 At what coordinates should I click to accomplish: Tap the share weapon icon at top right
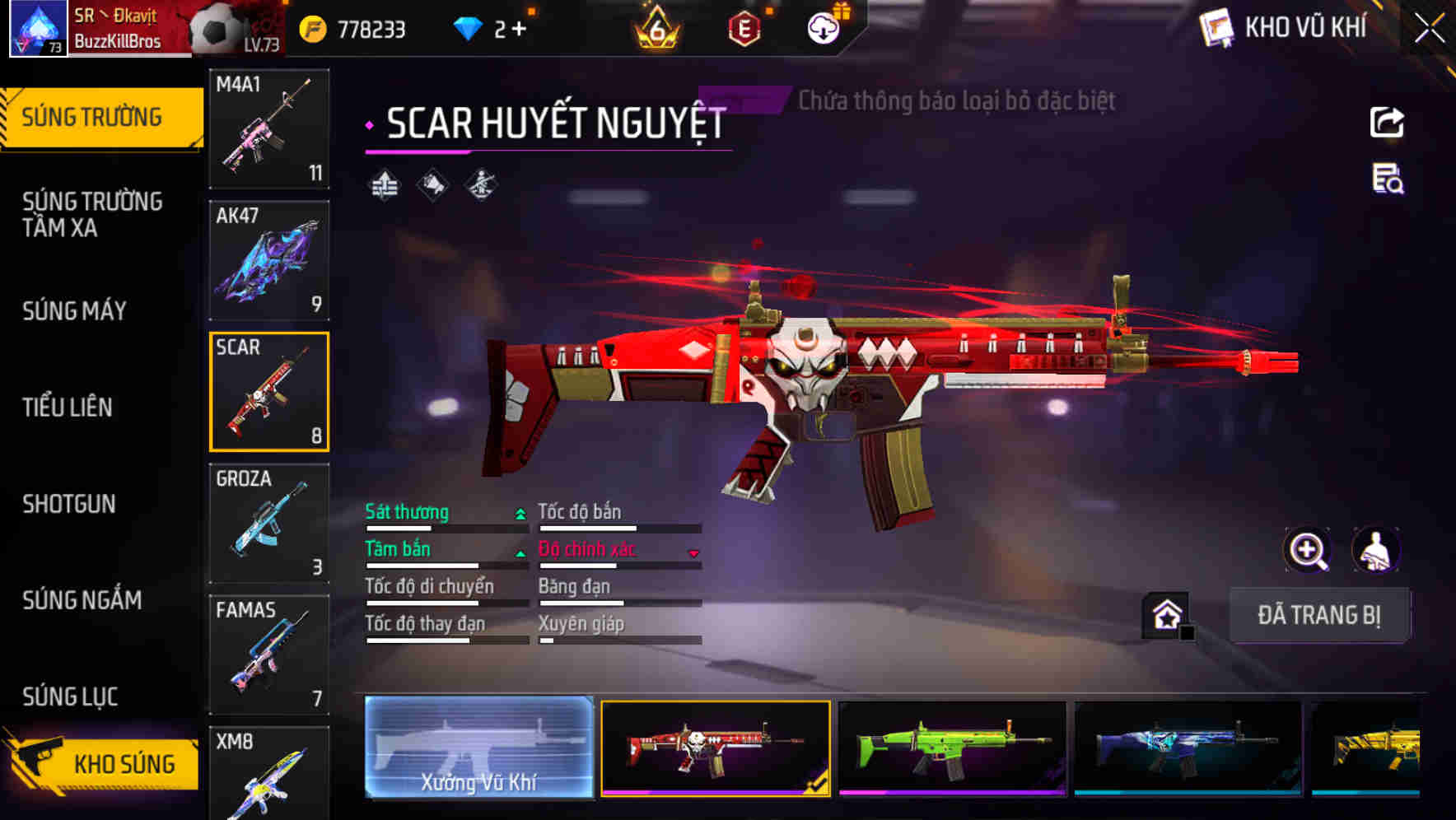[1386, 121]
